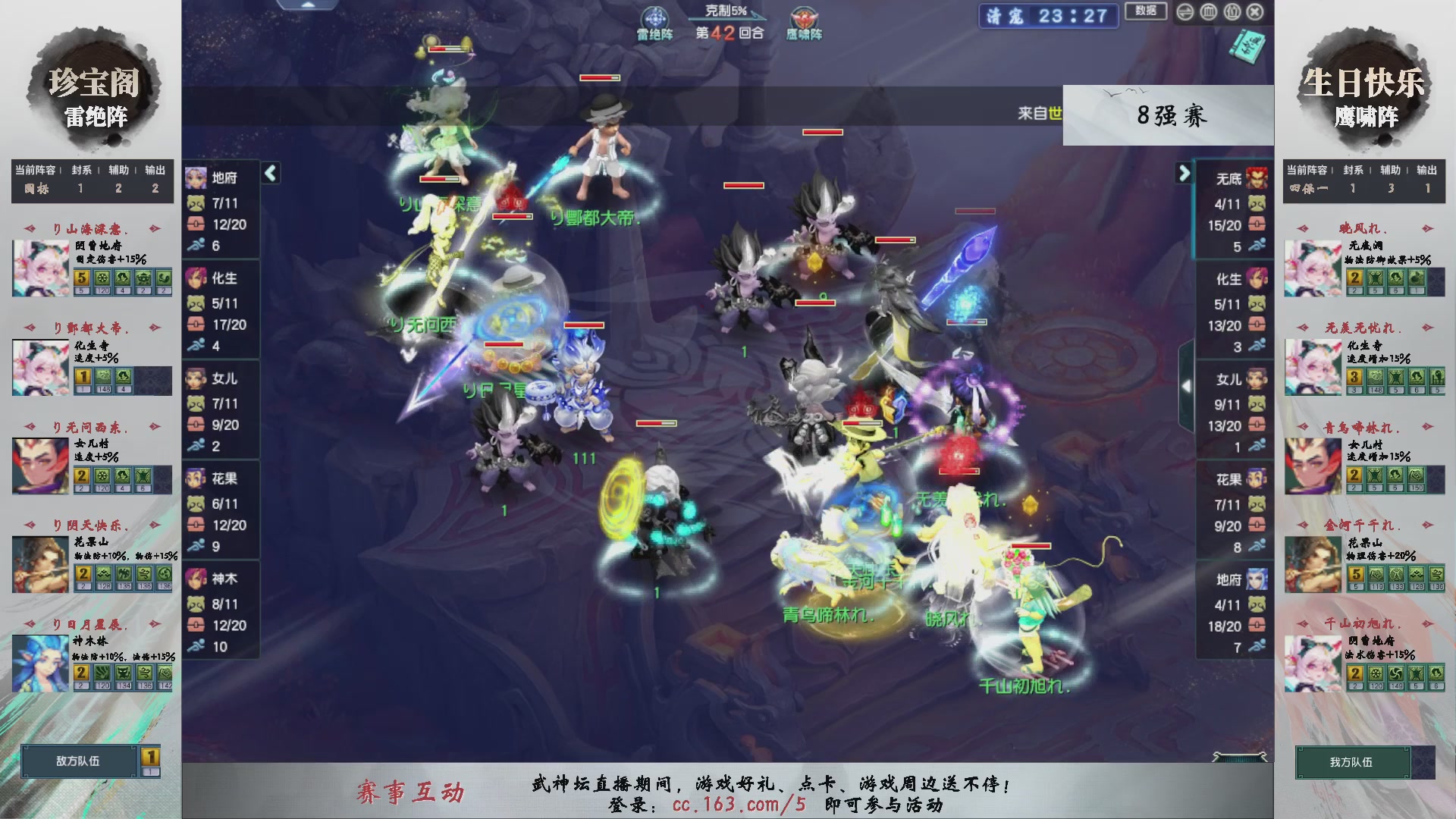Expand the mid-right chevron panel
The width and height of the screenshot is (1456, 819).
click(x=1188, y=385)
